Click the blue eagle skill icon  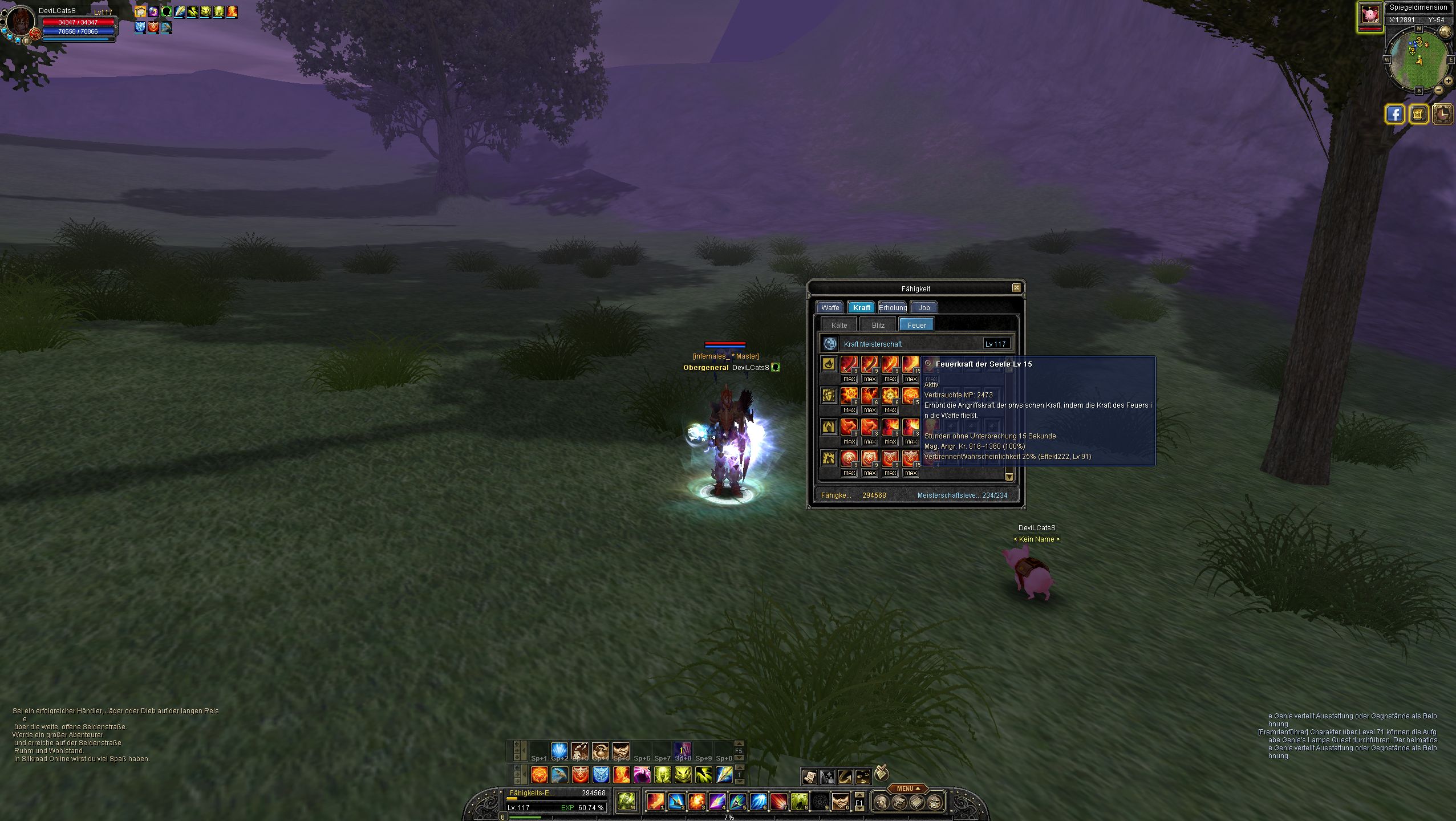point(559,775)
